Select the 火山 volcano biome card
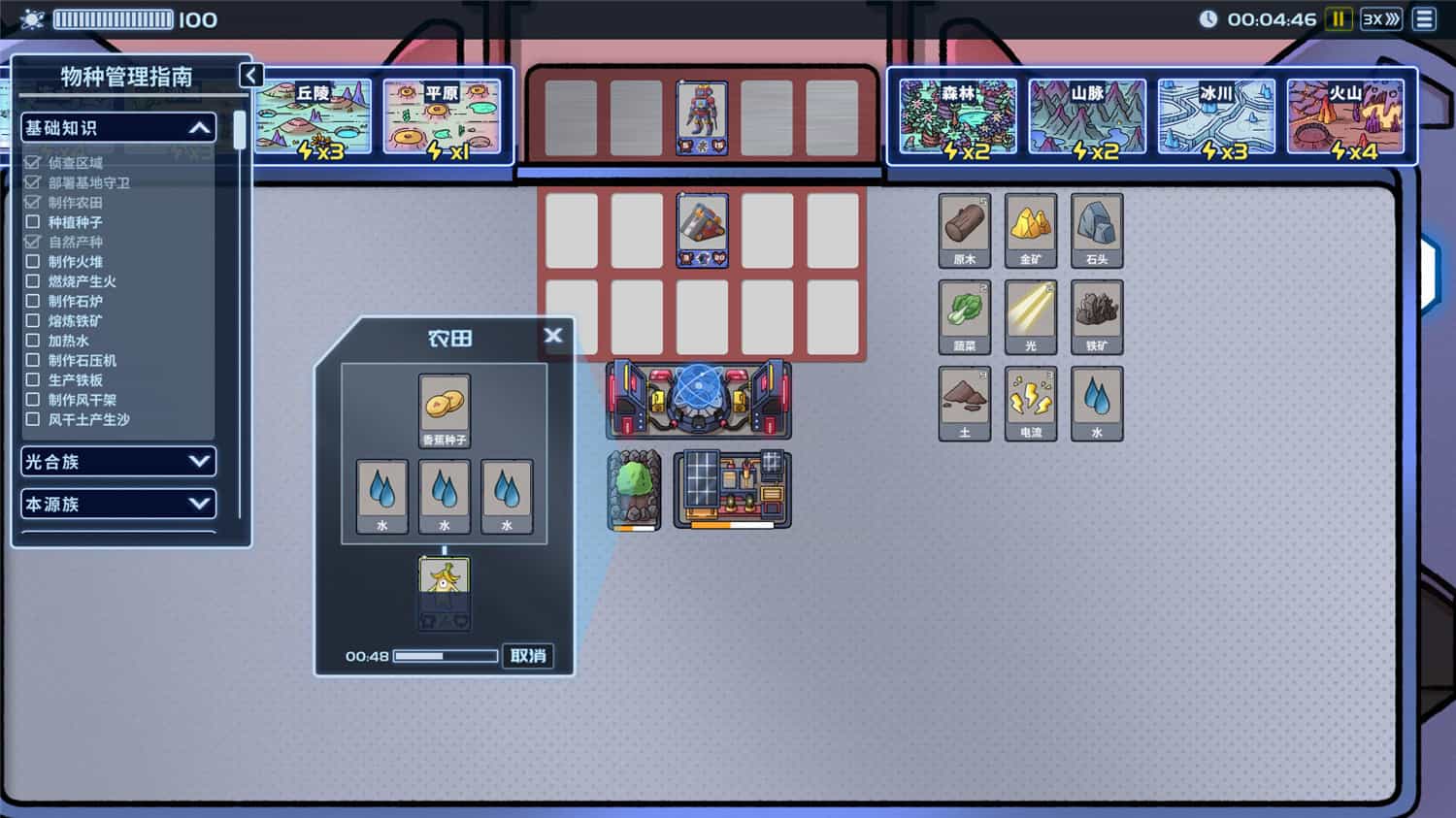The width and height of the screenshot is (1456, 818). click(1346, 115)
